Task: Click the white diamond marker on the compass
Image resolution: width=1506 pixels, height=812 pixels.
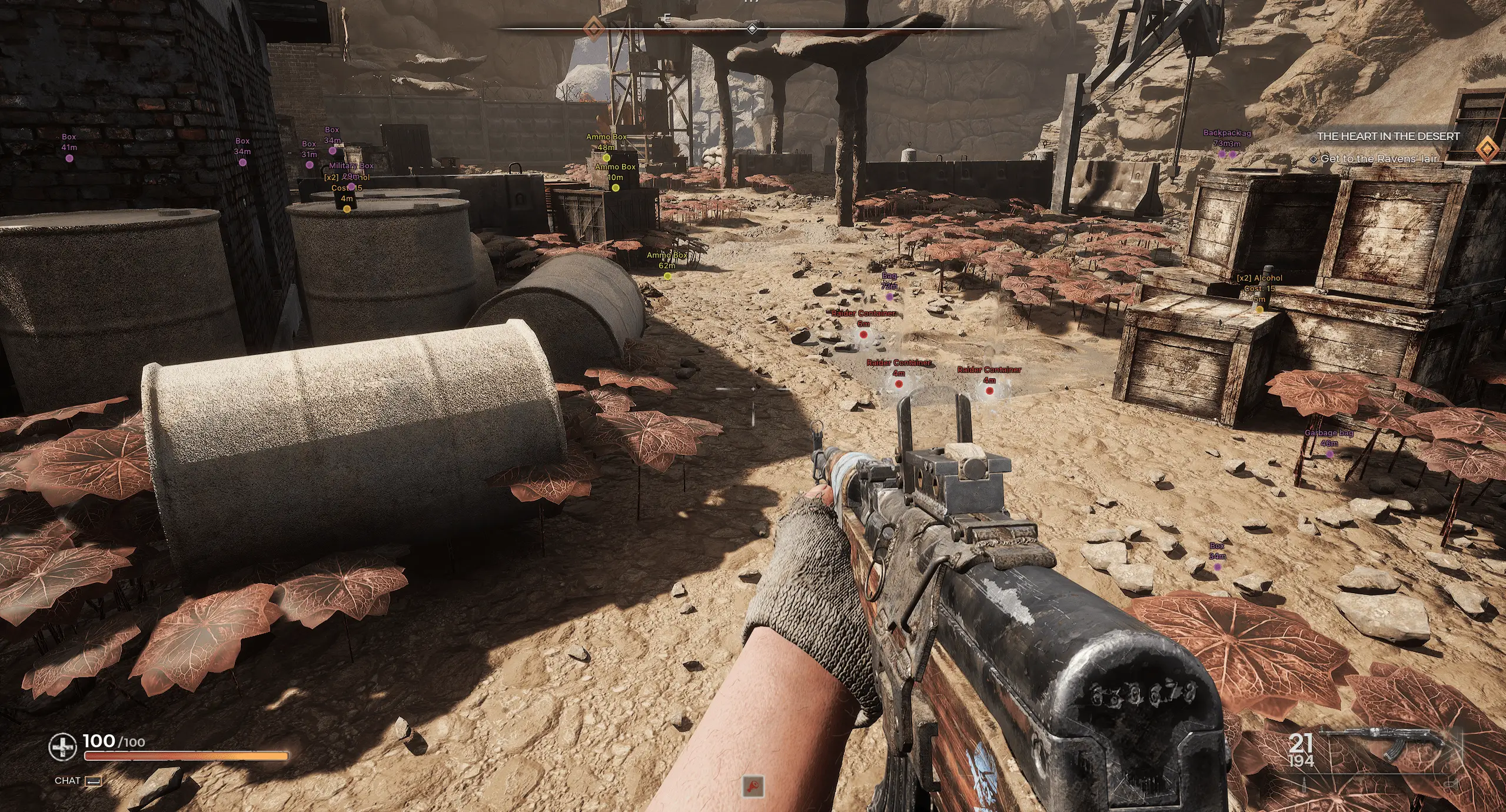Action: tap(752, 28)
